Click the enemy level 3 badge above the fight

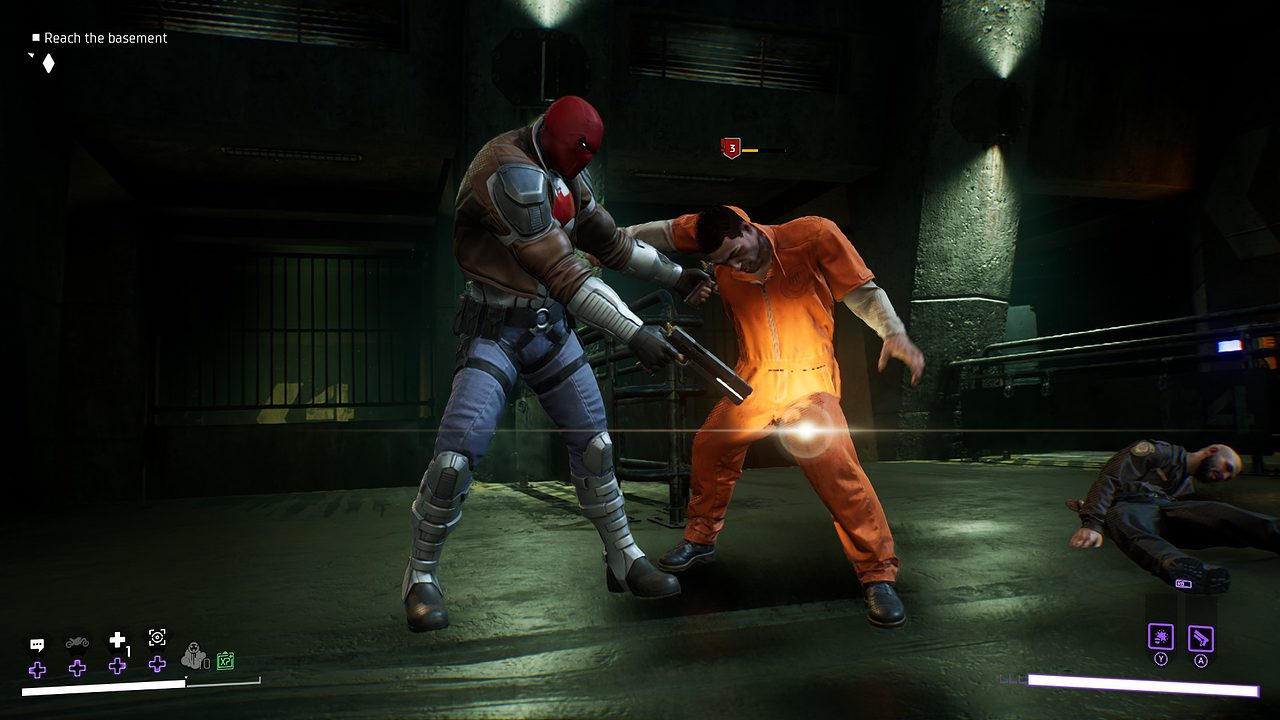[x=731, y=148]
